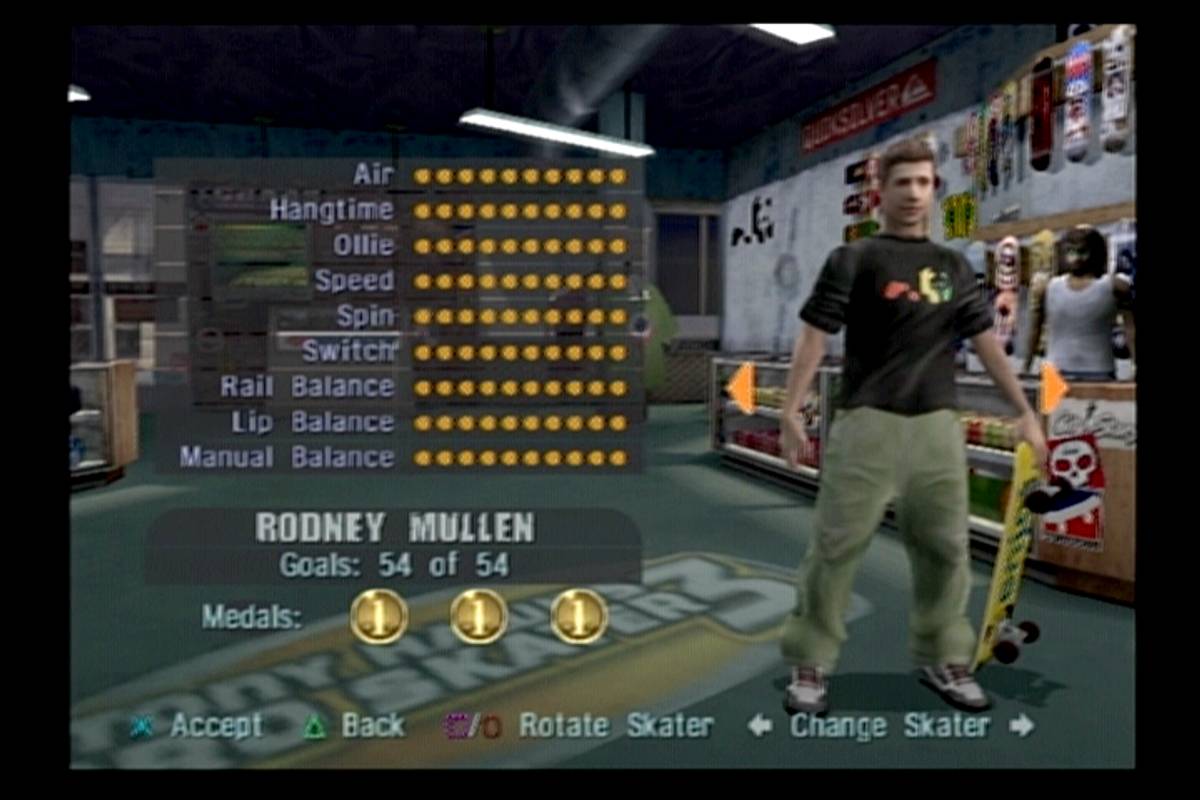The height and width of the screenshot is (800, 1200).
Task: Select the previous skater with the left orange arrow
Action: tap(741, 388)
